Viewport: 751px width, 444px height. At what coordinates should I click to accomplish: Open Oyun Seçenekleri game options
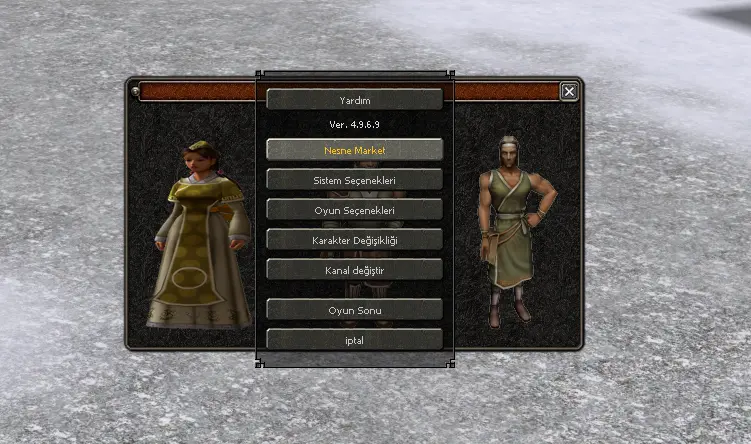tap(354, 210)
